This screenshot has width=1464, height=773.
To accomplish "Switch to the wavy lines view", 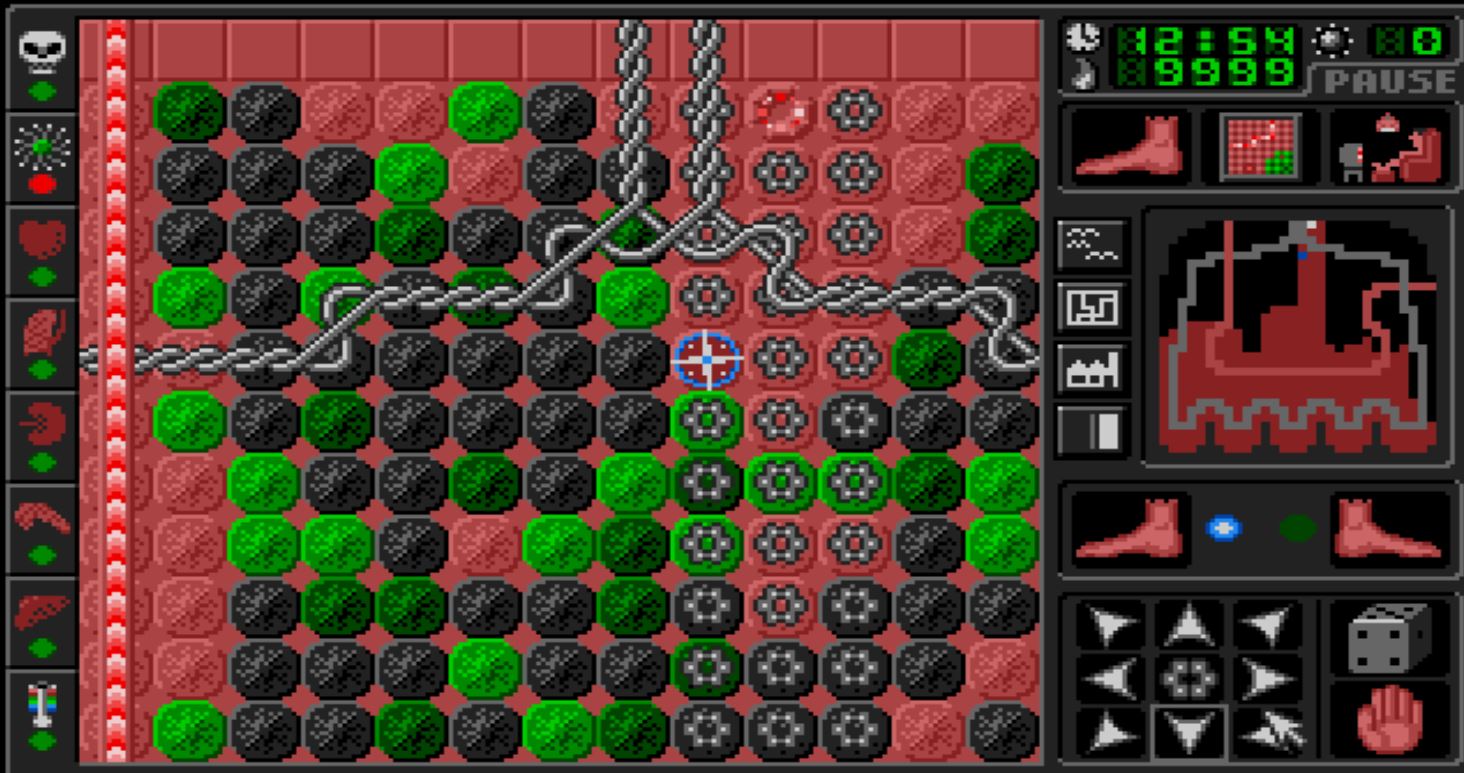I will 1092,244.
